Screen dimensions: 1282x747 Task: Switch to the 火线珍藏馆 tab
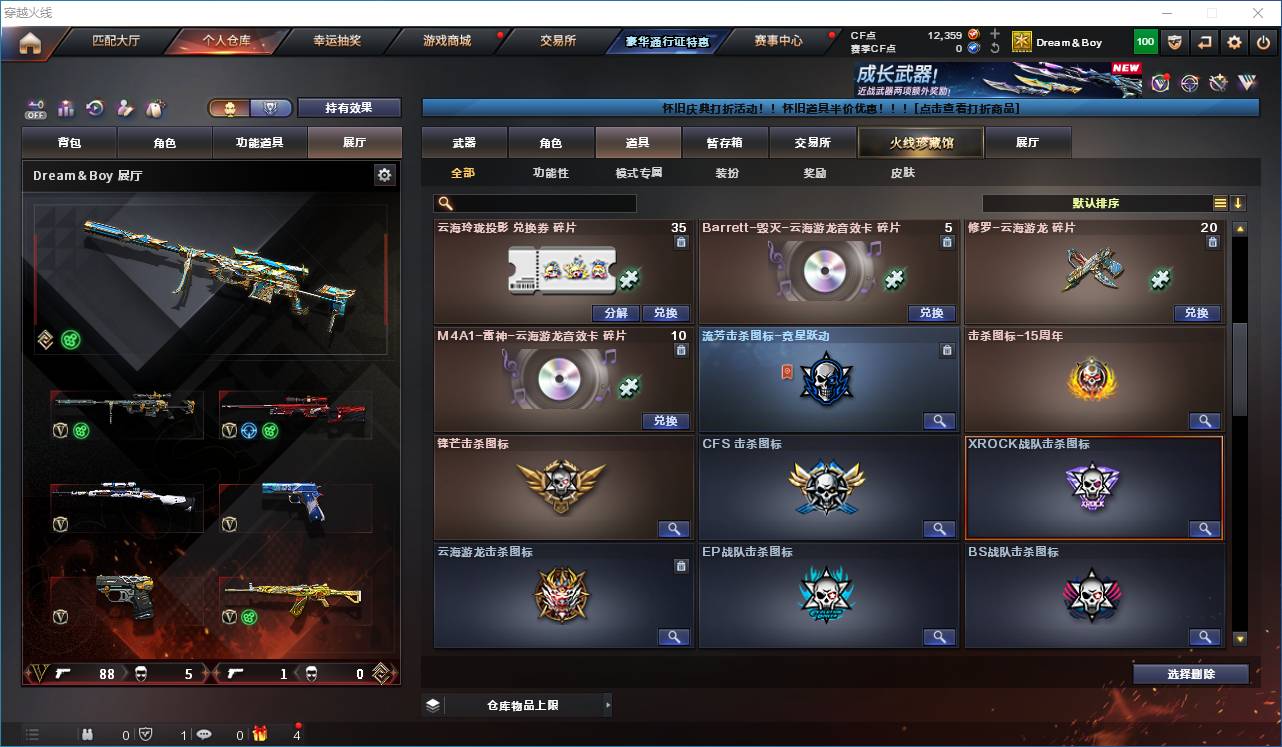[919, 143]
